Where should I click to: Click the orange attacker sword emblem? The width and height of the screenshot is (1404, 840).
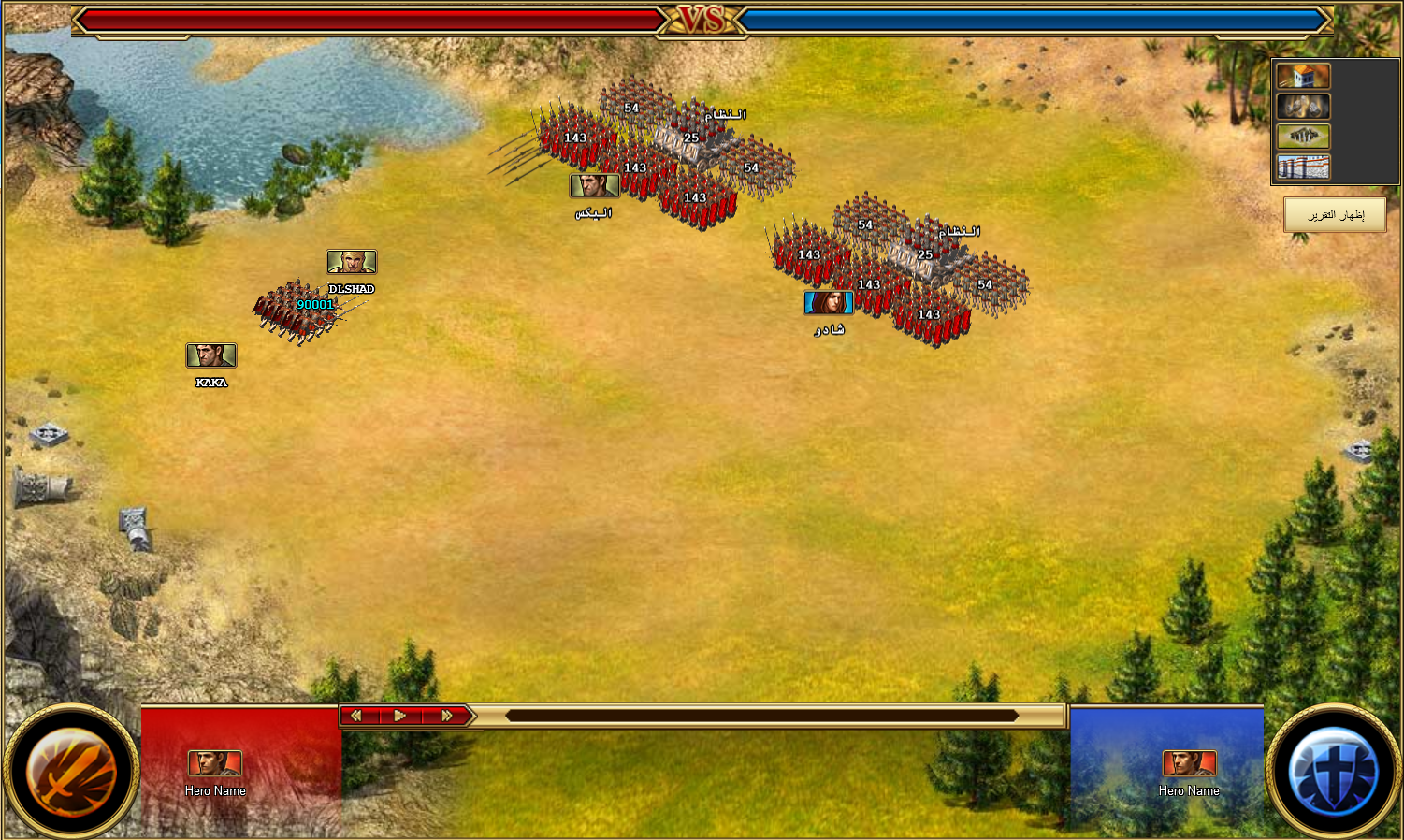coord(71,773)
